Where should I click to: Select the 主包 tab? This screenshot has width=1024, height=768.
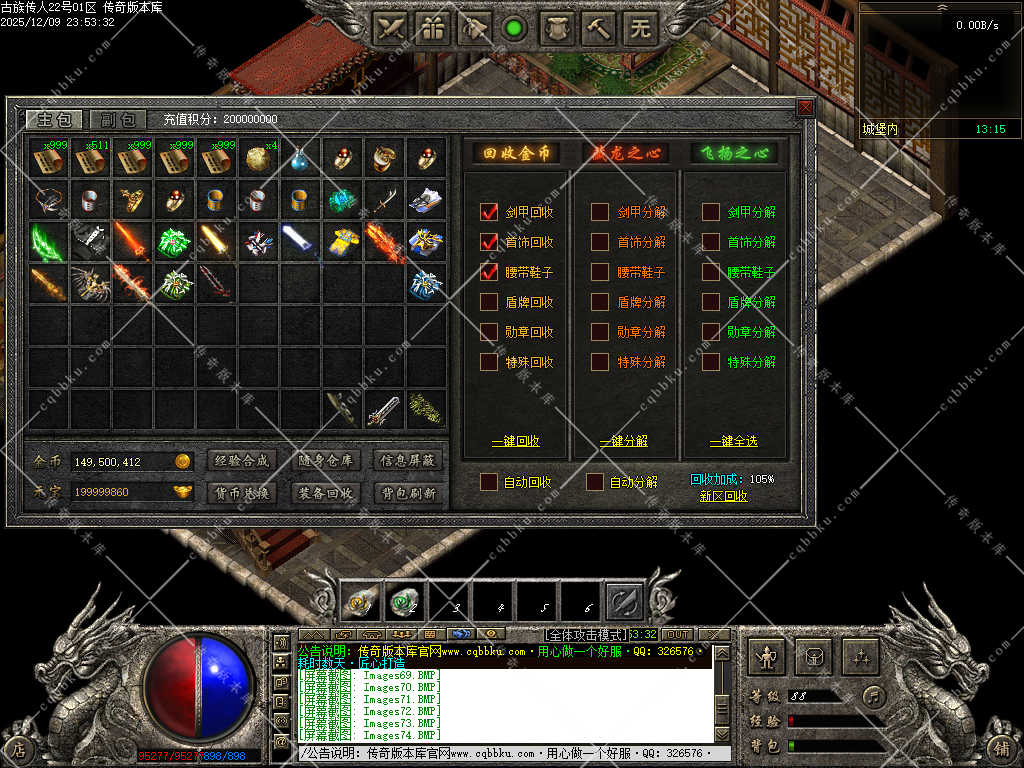pyautogui.click(x=55, y=119)
